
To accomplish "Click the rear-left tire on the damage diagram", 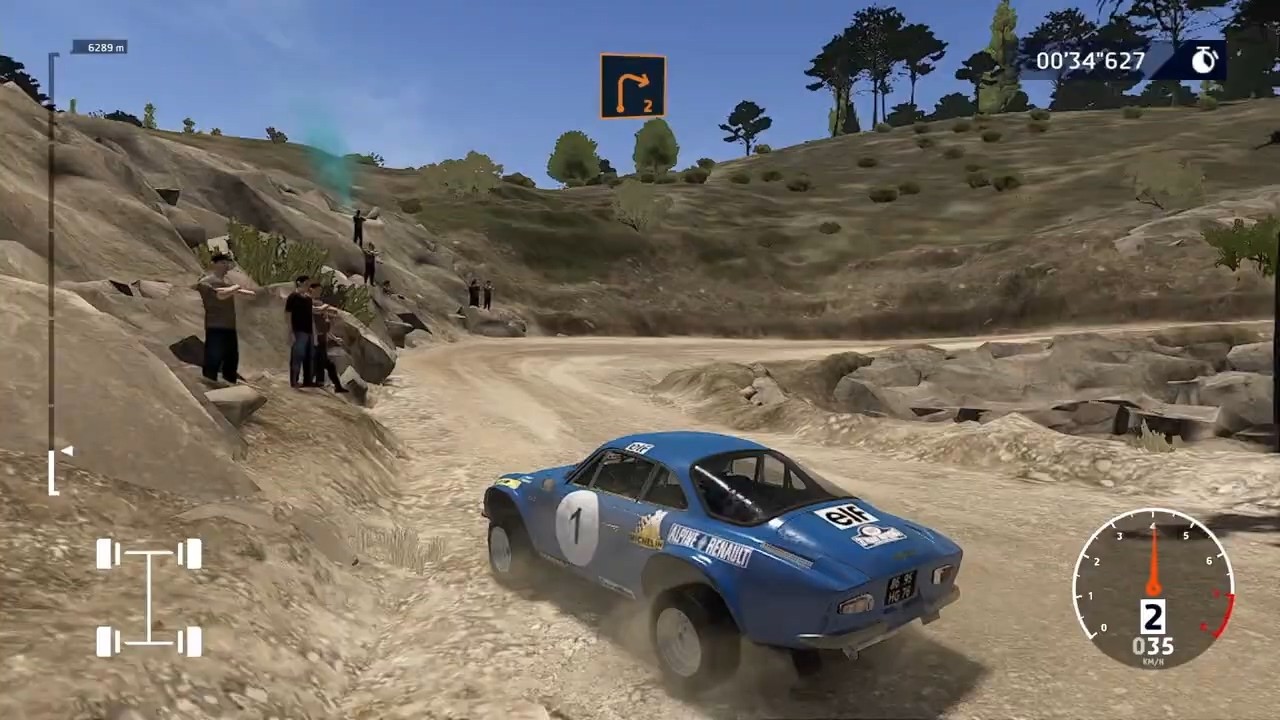I will [x=107, y=640].
